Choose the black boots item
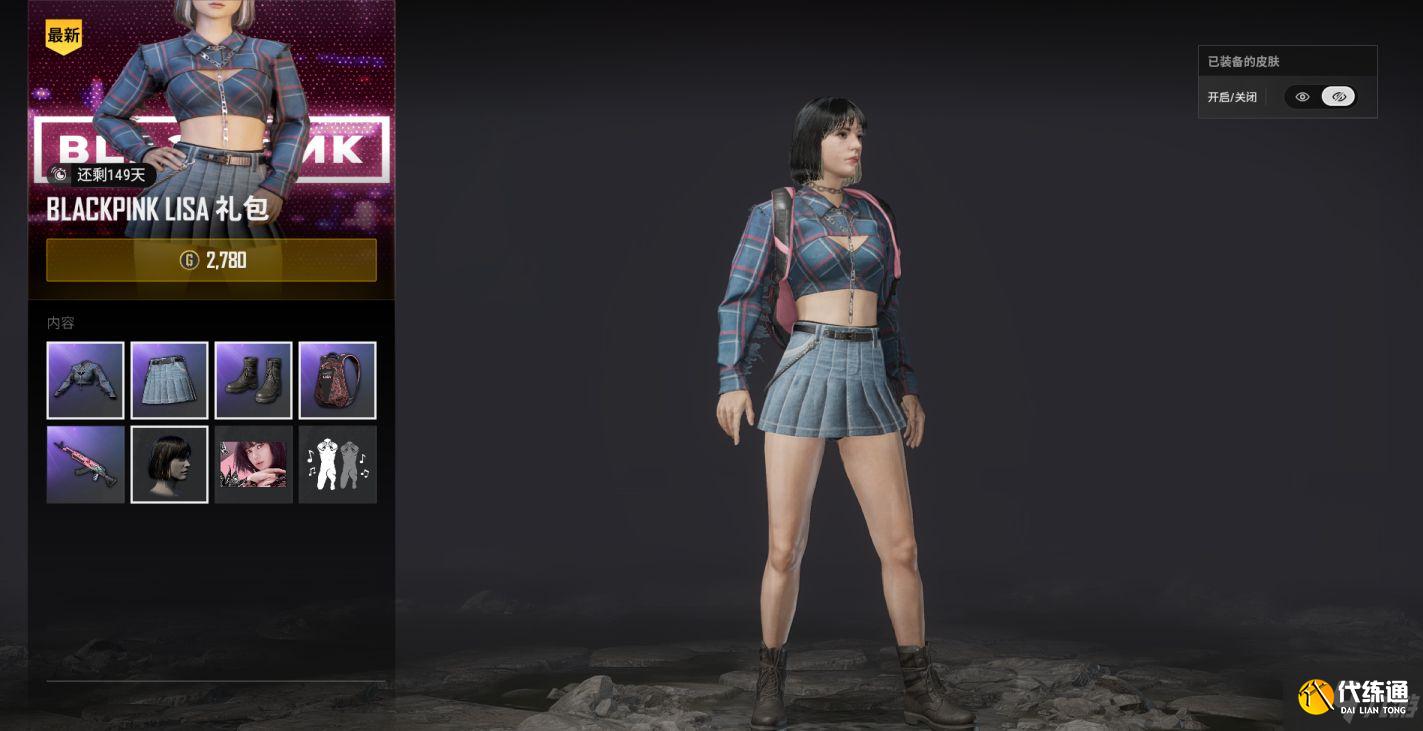The image size is (1423, 731). (253, 380)
